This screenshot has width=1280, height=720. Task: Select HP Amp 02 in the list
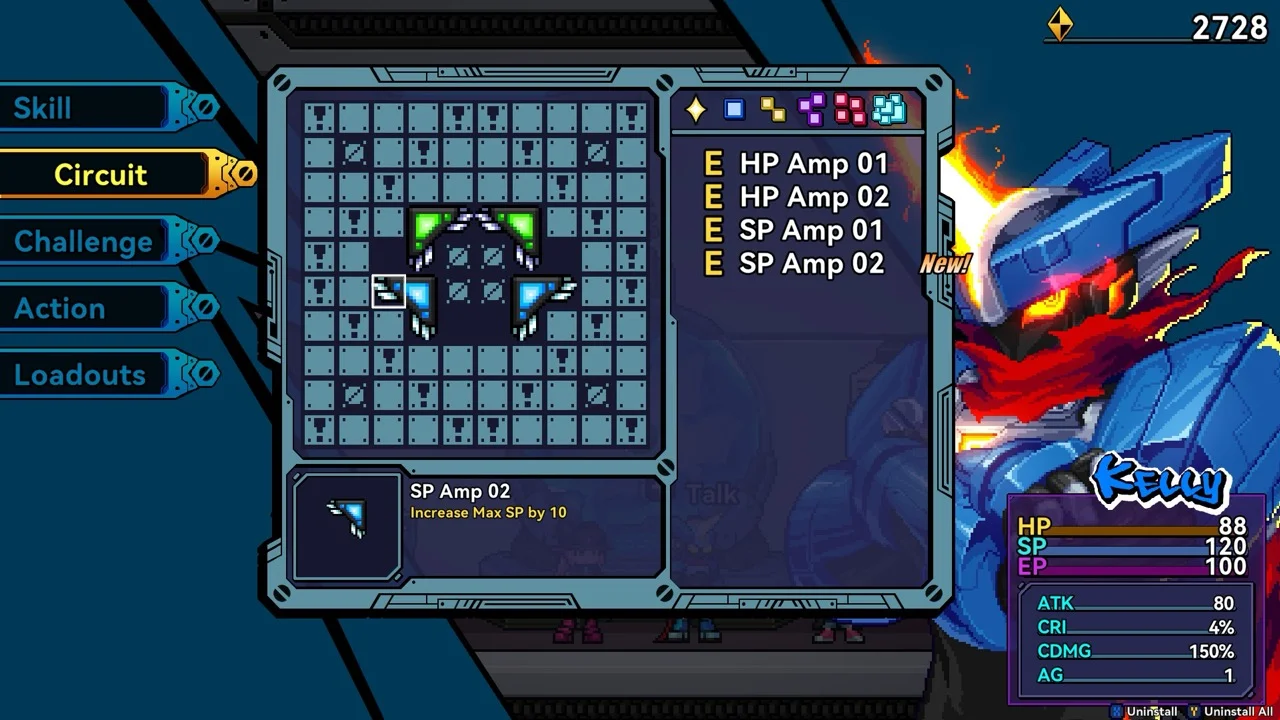pos(812,197)
